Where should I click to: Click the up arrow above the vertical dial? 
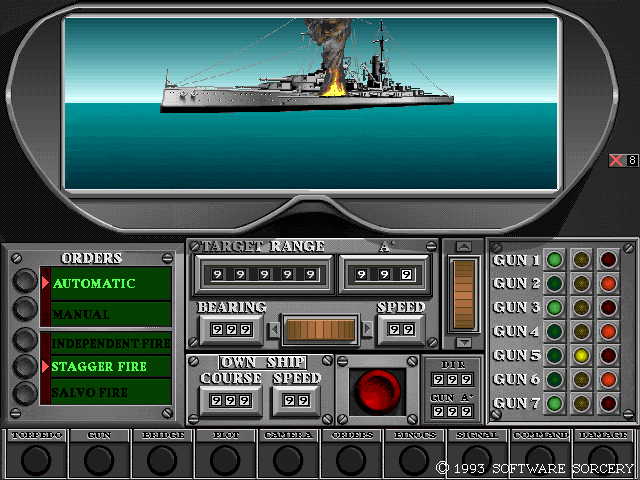pos(462,246)
